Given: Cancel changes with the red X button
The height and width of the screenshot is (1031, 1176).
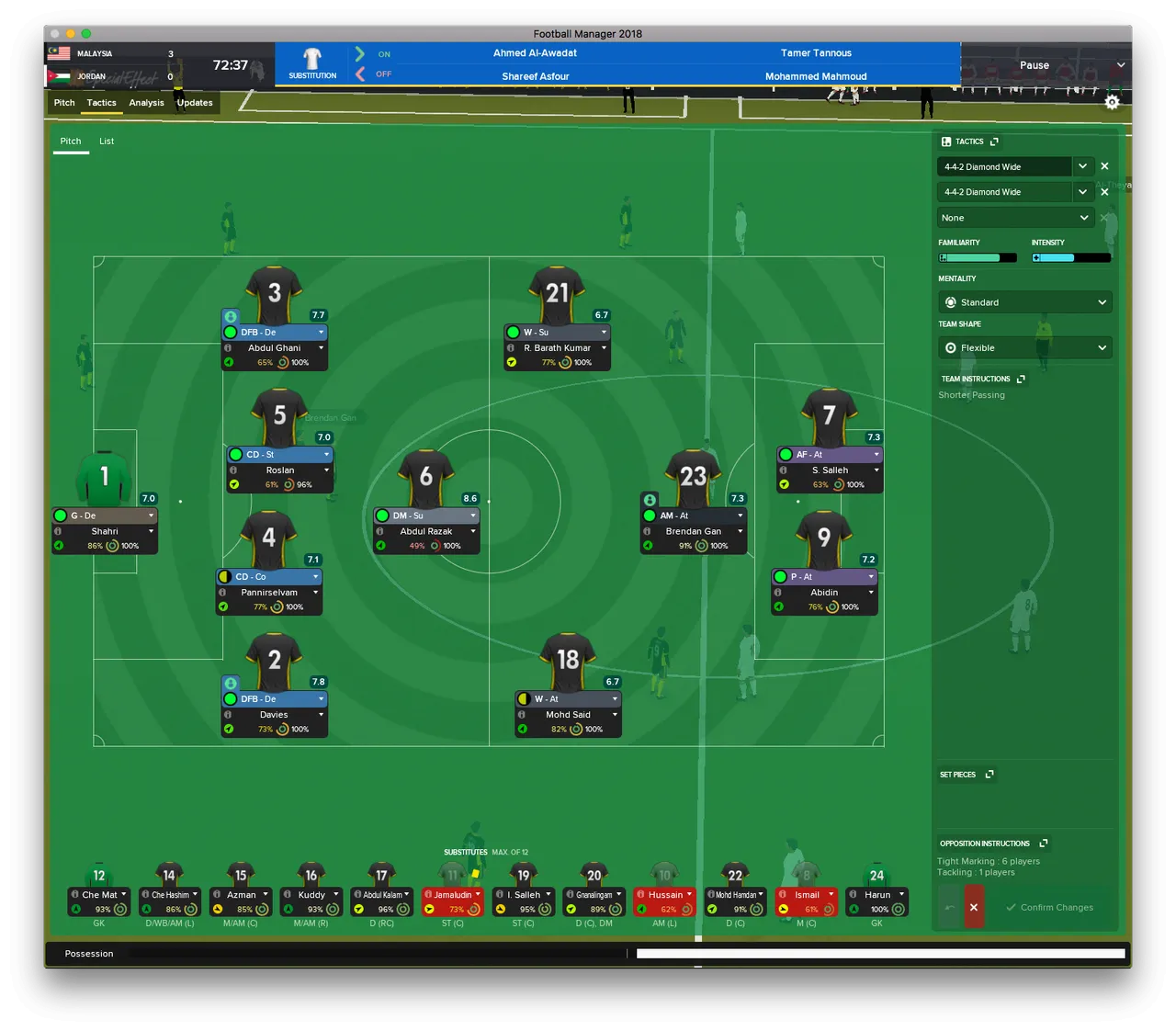Looking at the screenshot, I should 974,908.
